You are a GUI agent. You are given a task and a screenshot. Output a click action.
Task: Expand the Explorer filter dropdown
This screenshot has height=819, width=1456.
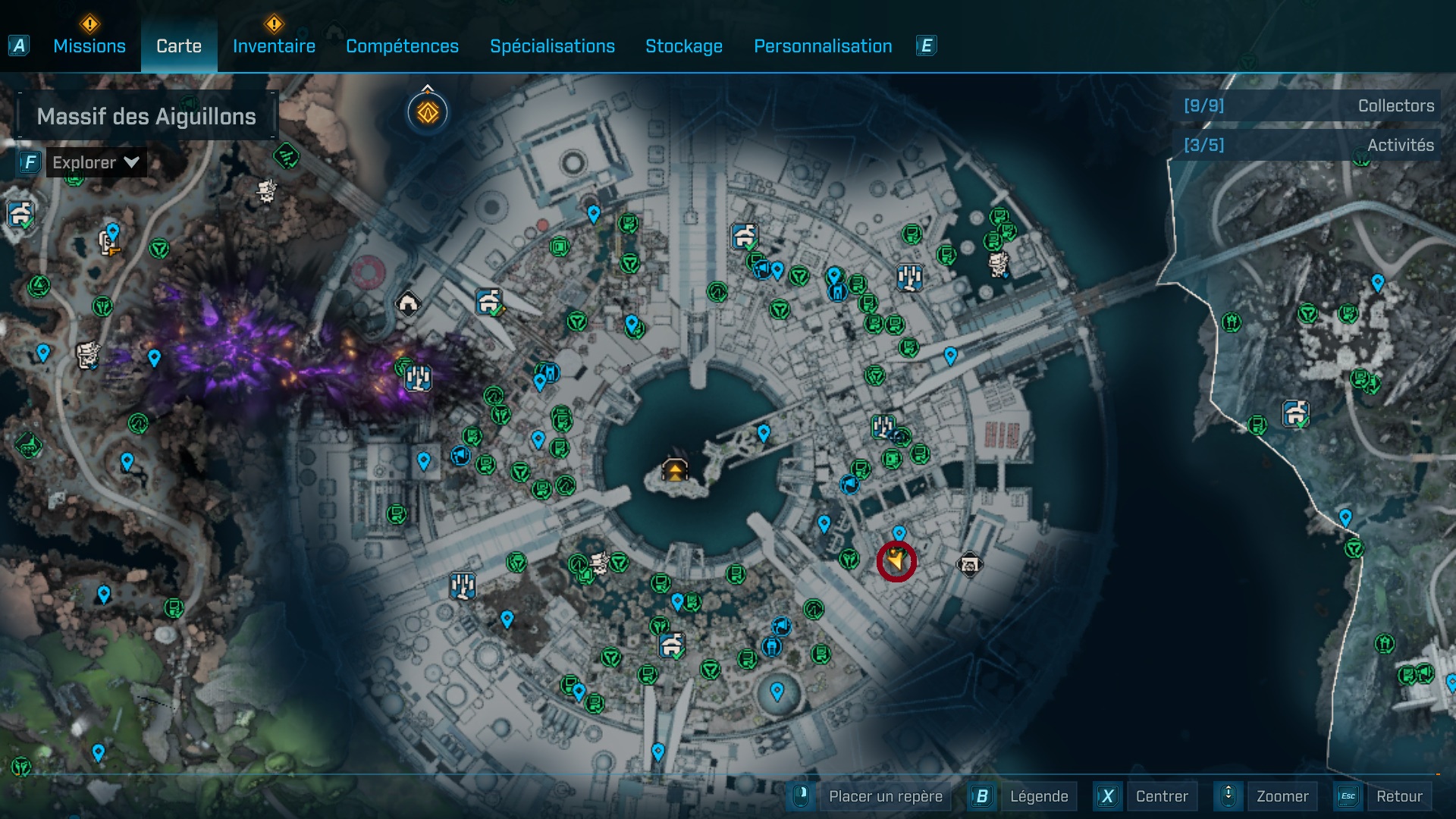130,162
